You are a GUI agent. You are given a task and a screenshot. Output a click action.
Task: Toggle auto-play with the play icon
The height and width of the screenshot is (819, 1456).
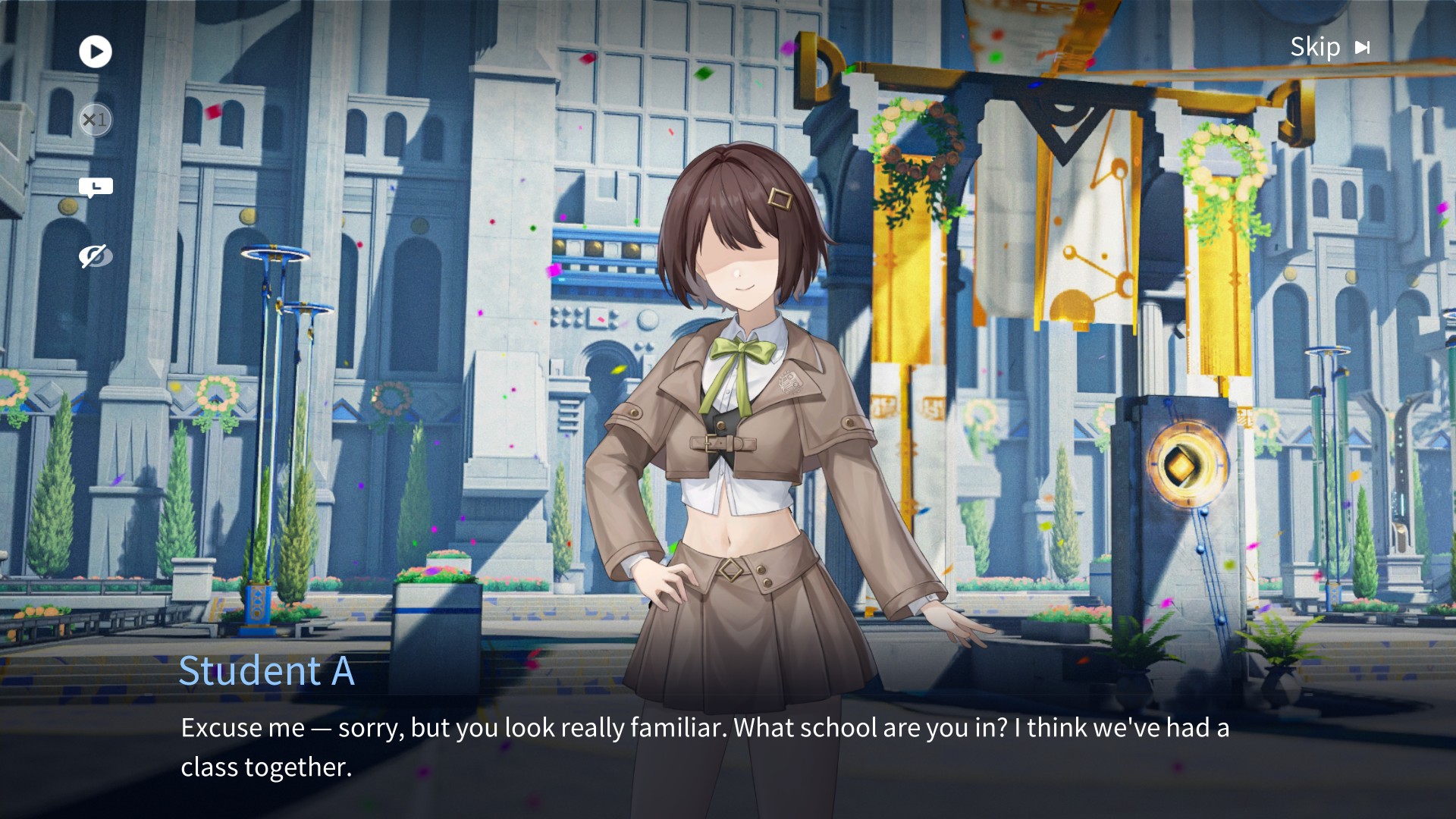click(x=96, y=52)
